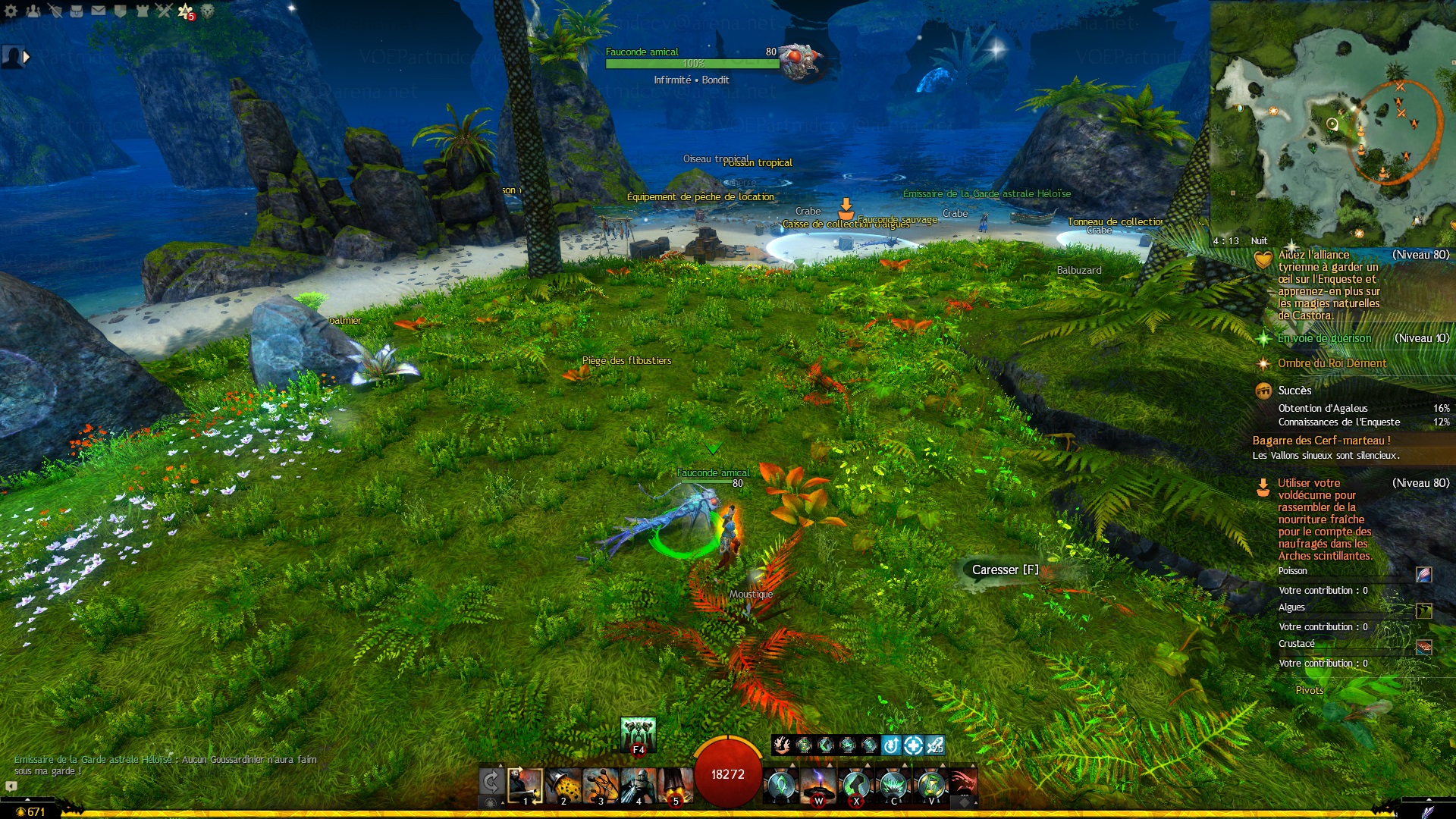Activate the elite skill on slot V
The width and height of the screenshot is (1456, 819).
931,786
